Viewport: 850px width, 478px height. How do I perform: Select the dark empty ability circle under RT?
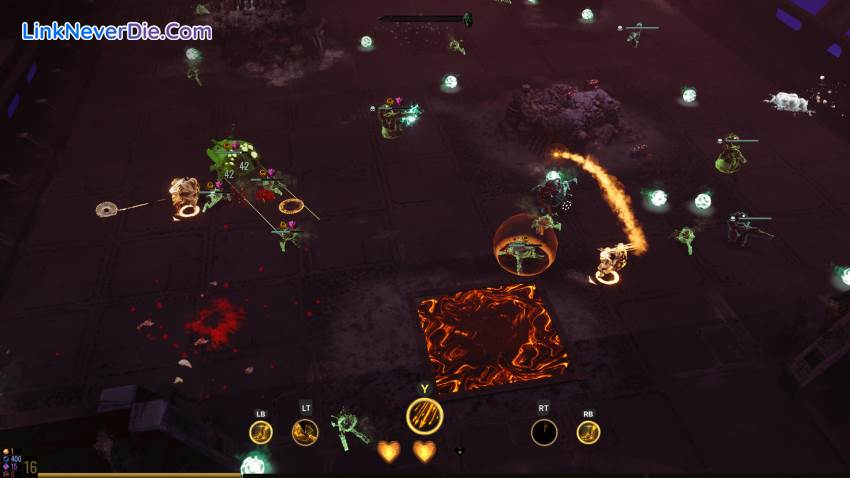tap(544, 432)
